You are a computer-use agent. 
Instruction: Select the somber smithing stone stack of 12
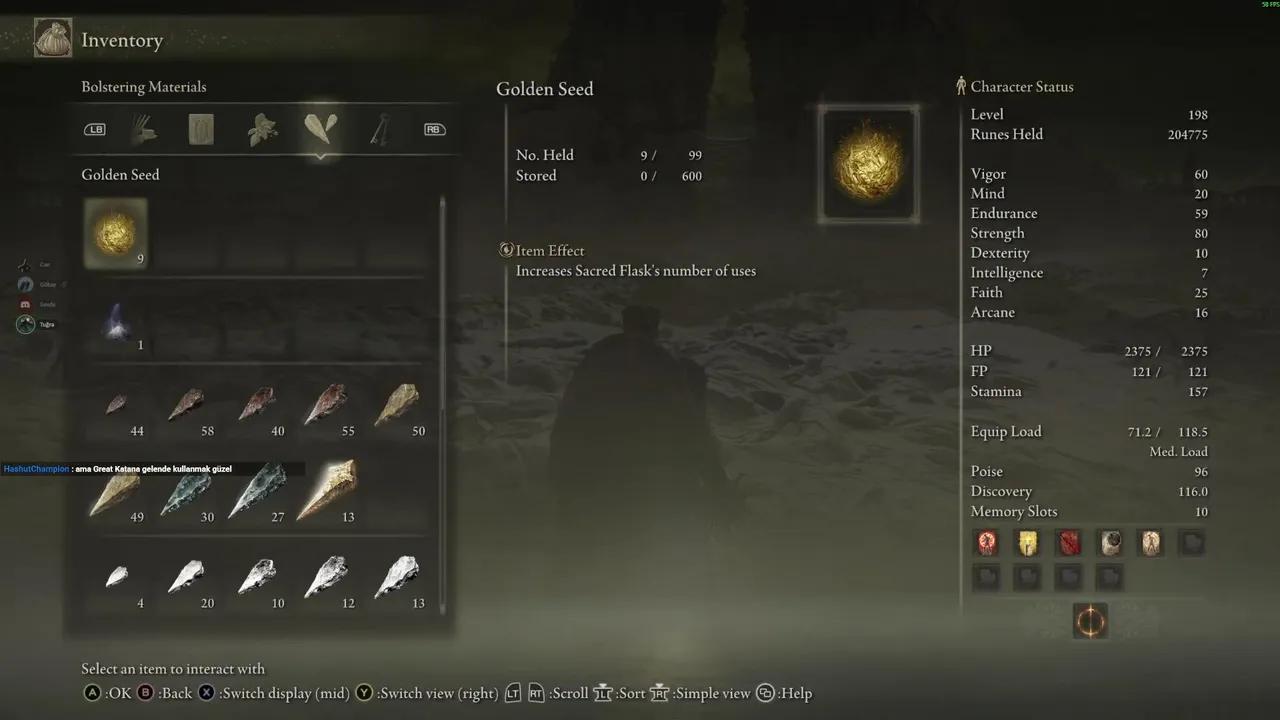coord(326,577)
